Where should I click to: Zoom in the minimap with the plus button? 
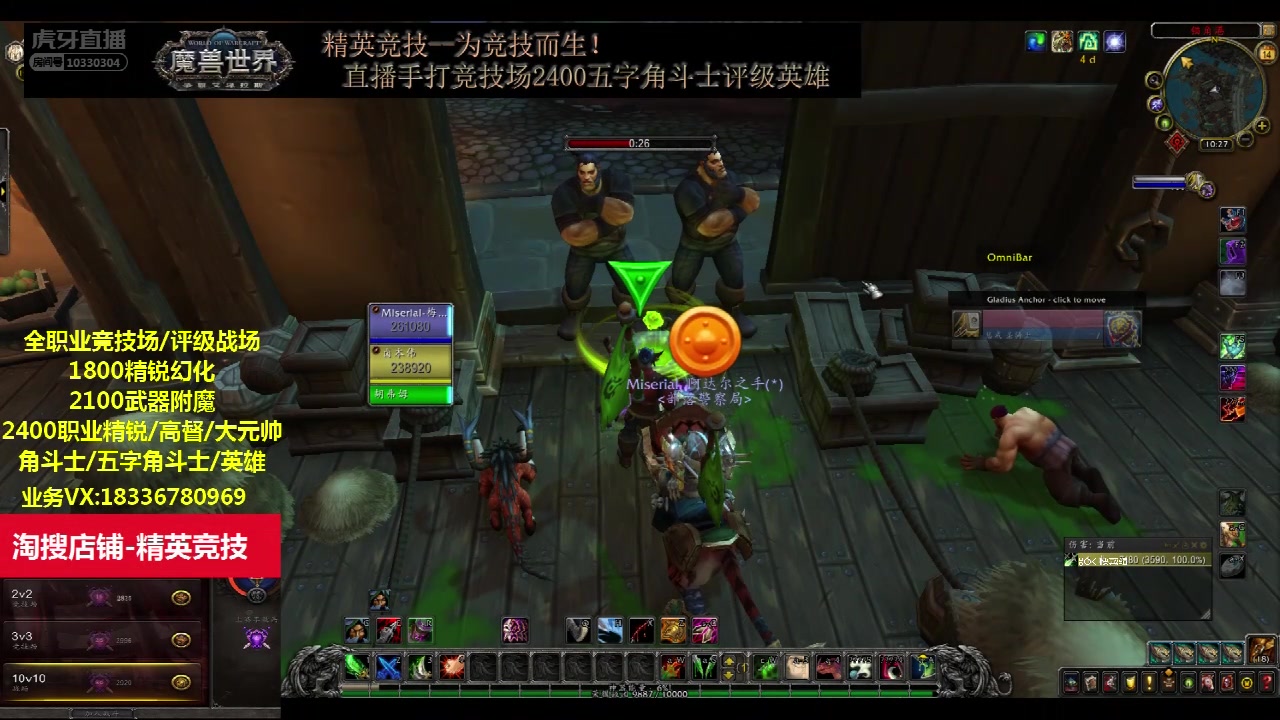pos(1261,125)
